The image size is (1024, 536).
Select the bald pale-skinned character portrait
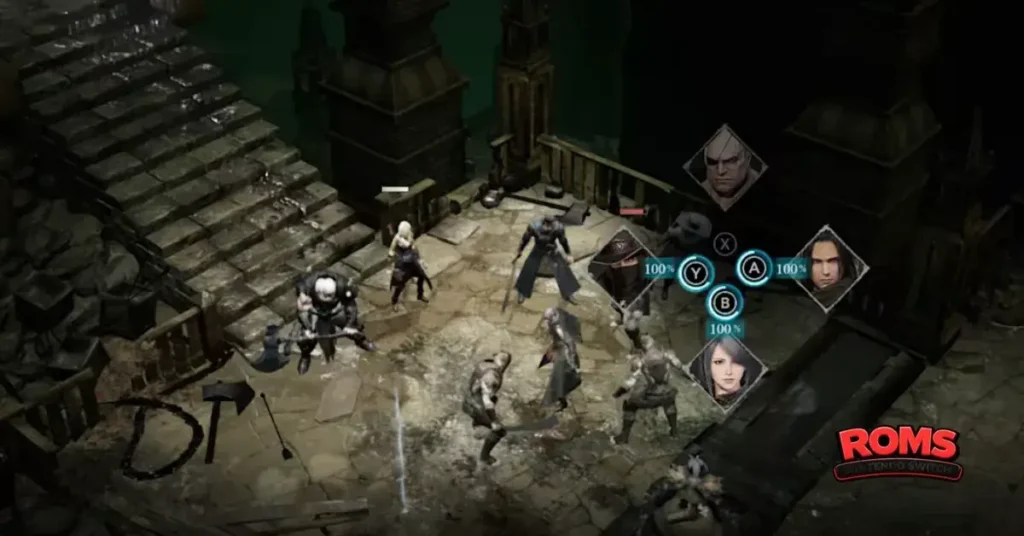(x=725, y=167)
